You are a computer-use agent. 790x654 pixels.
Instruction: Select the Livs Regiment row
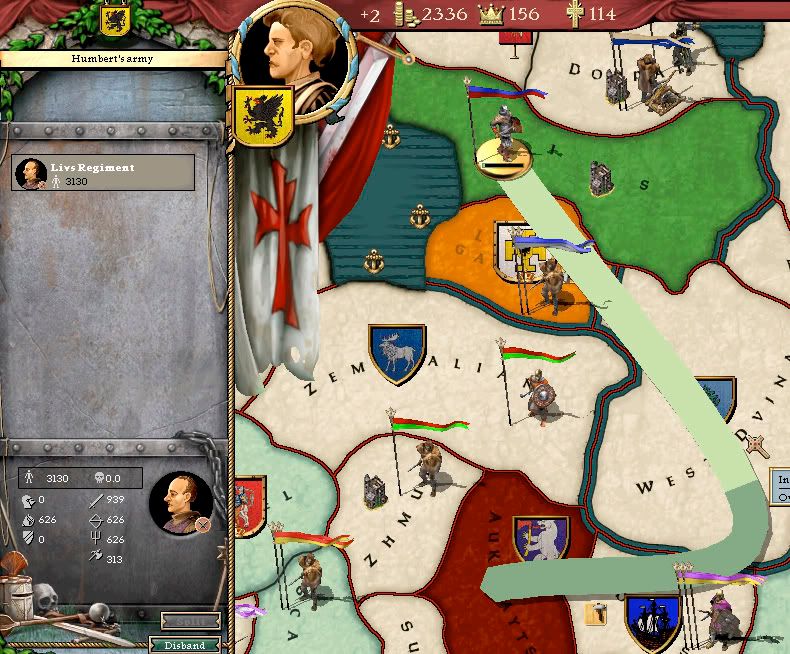[x=103, y=173]
